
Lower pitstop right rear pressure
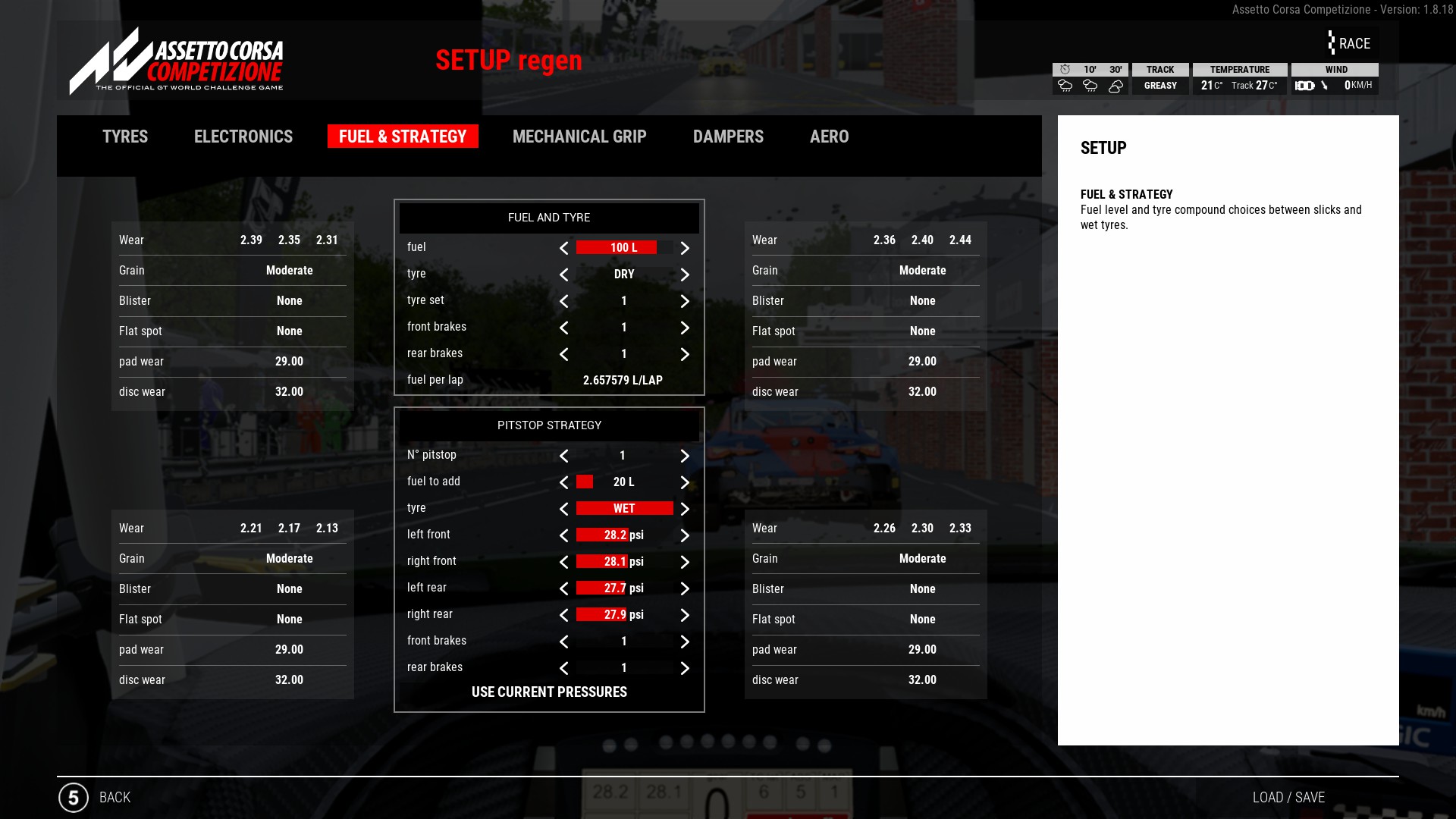(563, 615)
